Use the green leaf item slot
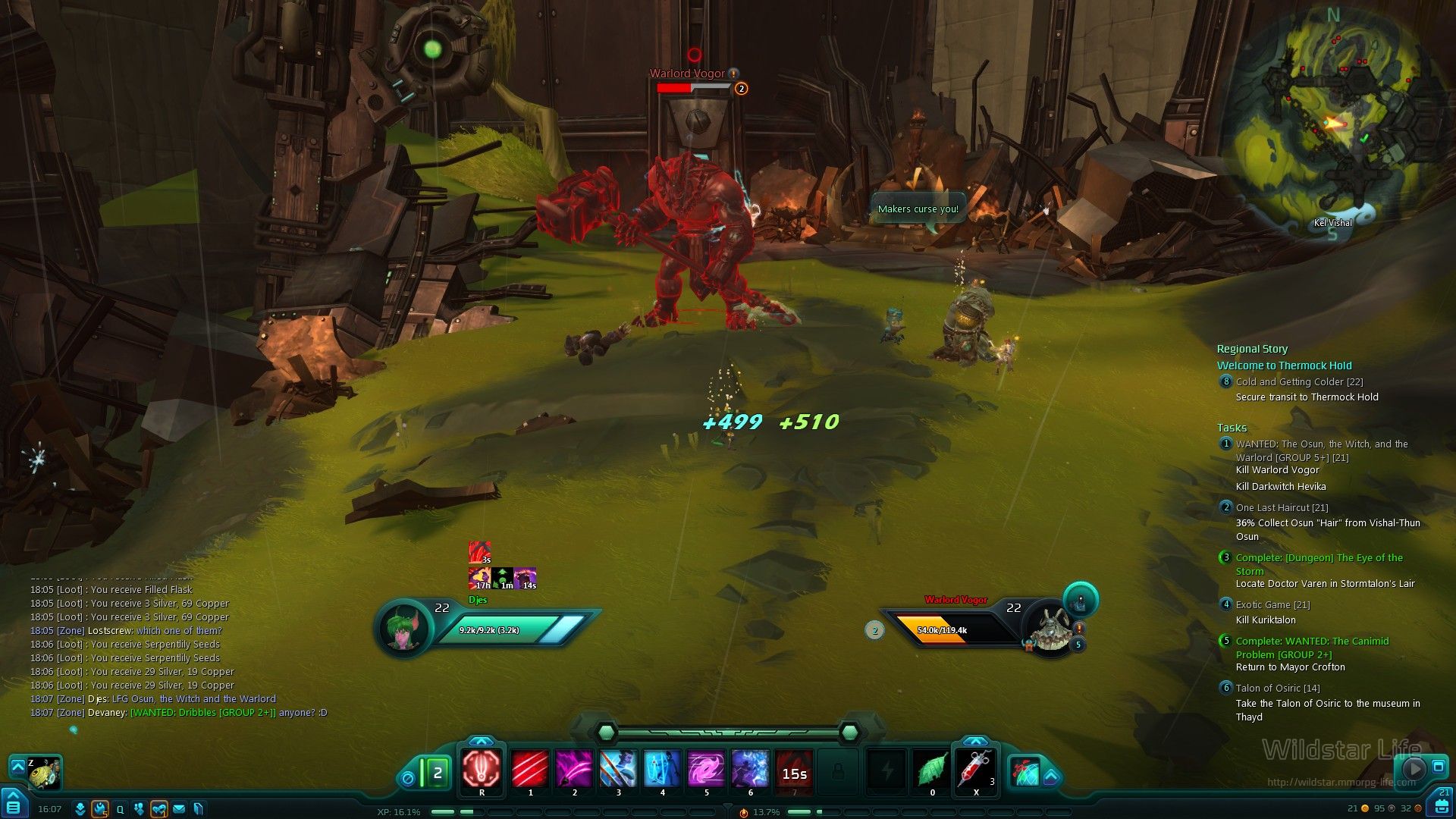 tap(931, 770)
